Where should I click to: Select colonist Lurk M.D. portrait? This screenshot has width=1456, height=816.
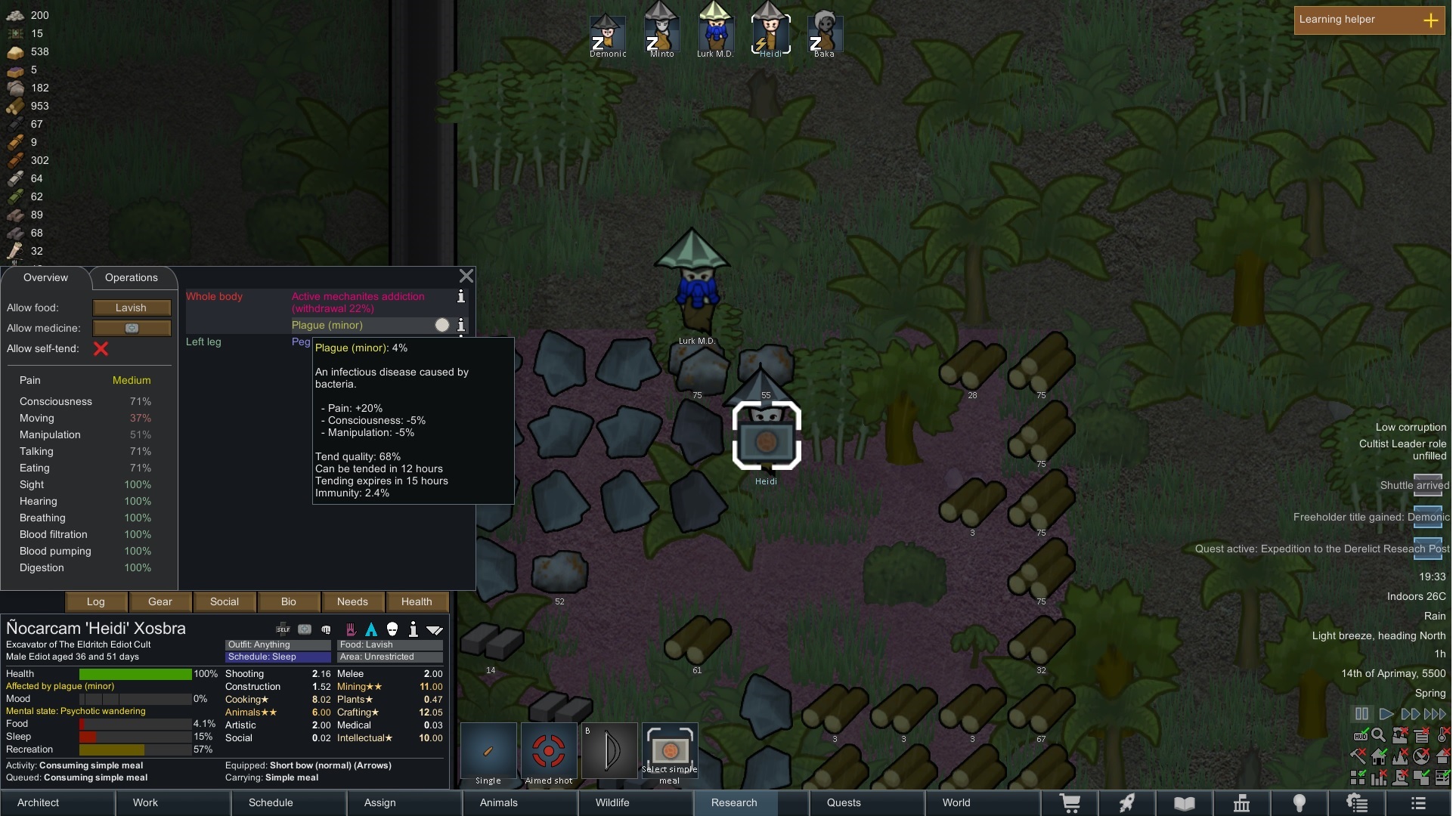pos(715,32)
